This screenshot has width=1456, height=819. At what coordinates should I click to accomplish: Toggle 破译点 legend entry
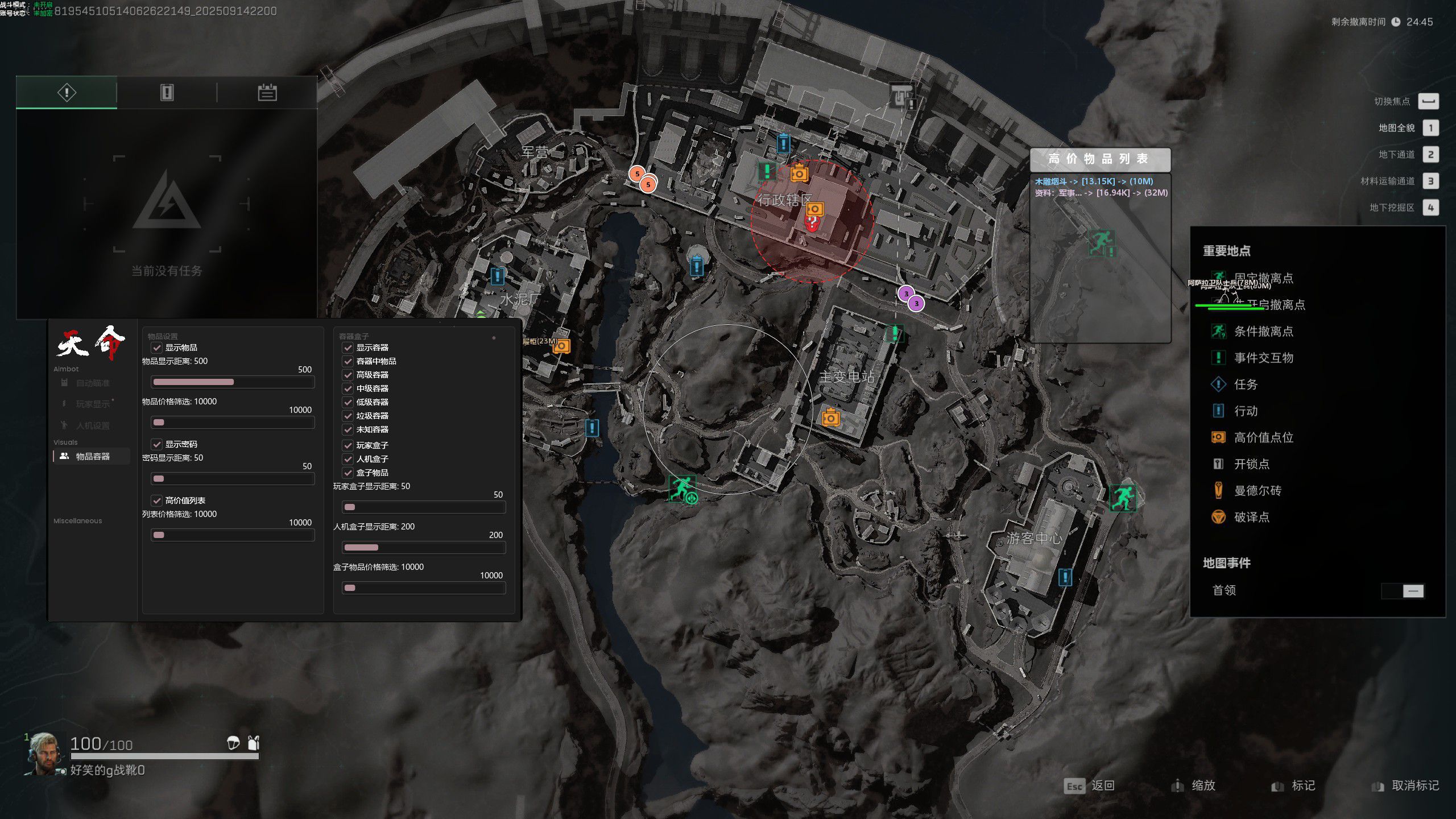pyautogui.click(x=1251, y=517)
